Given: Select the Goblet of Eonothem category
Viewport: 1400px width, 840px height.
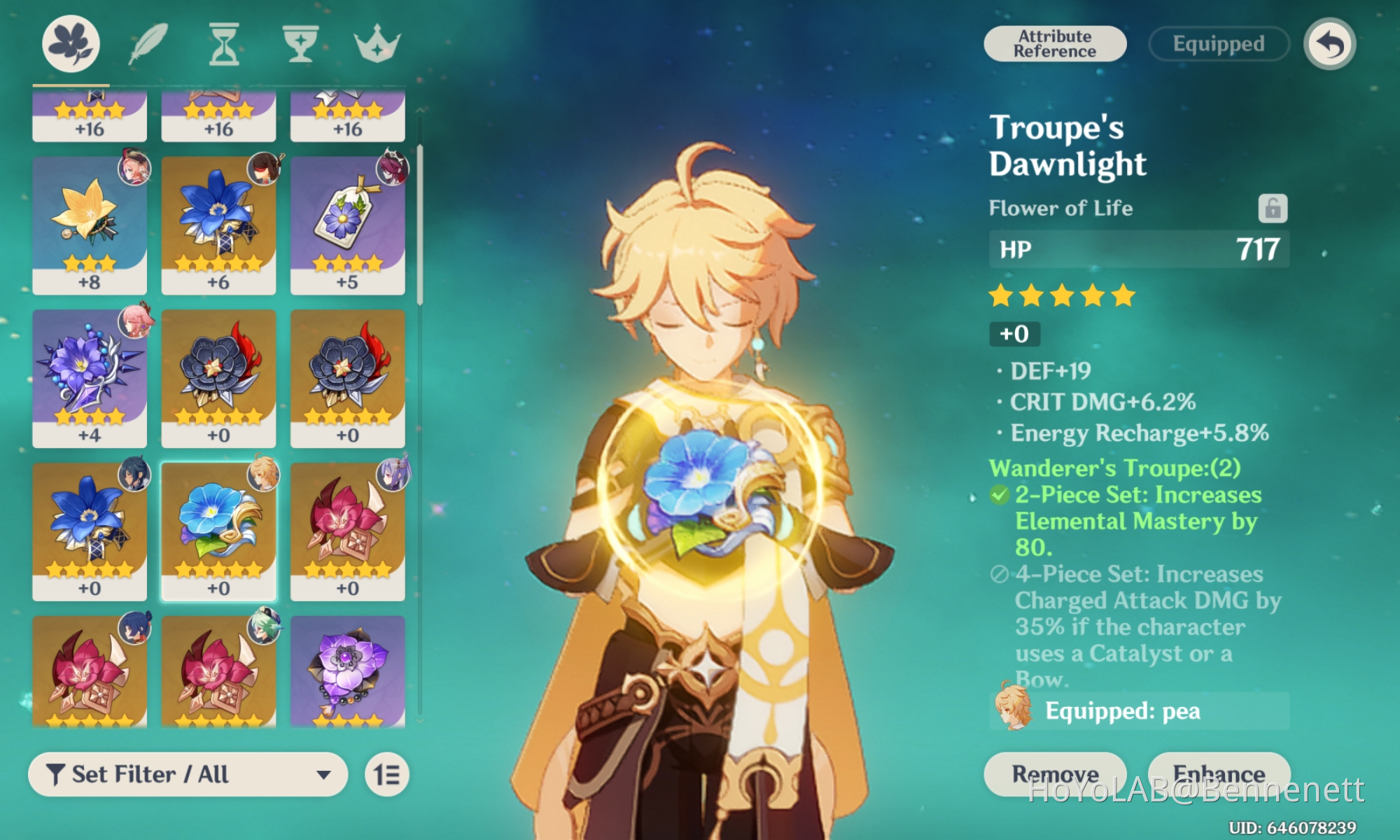Looking at the screenshot, I should 300,43.
